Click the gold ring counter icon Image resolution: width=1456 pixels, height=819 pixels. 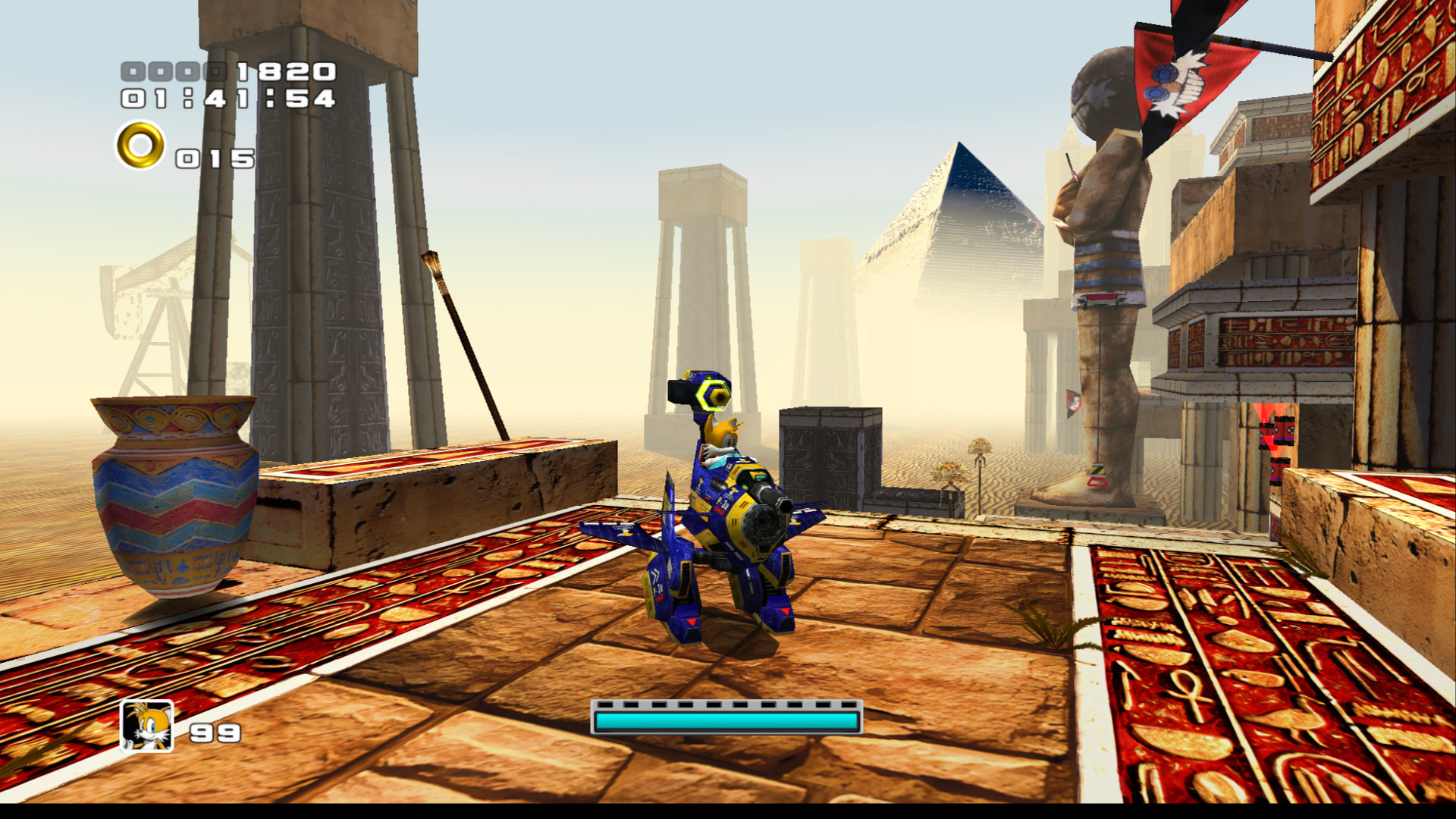pyautogui.click(x=140, y=145)
